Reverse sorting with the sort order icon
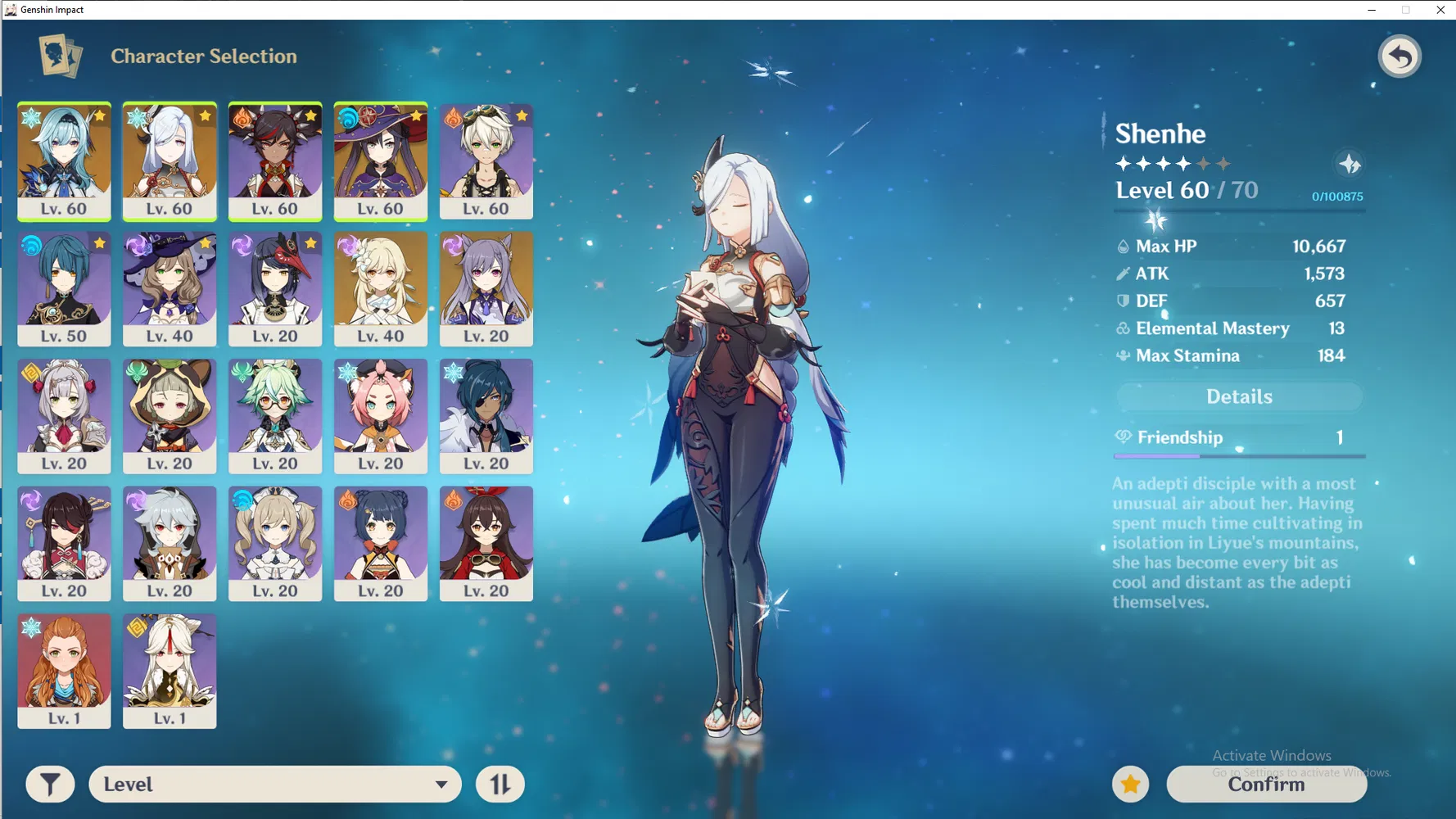 coord(500,784)
